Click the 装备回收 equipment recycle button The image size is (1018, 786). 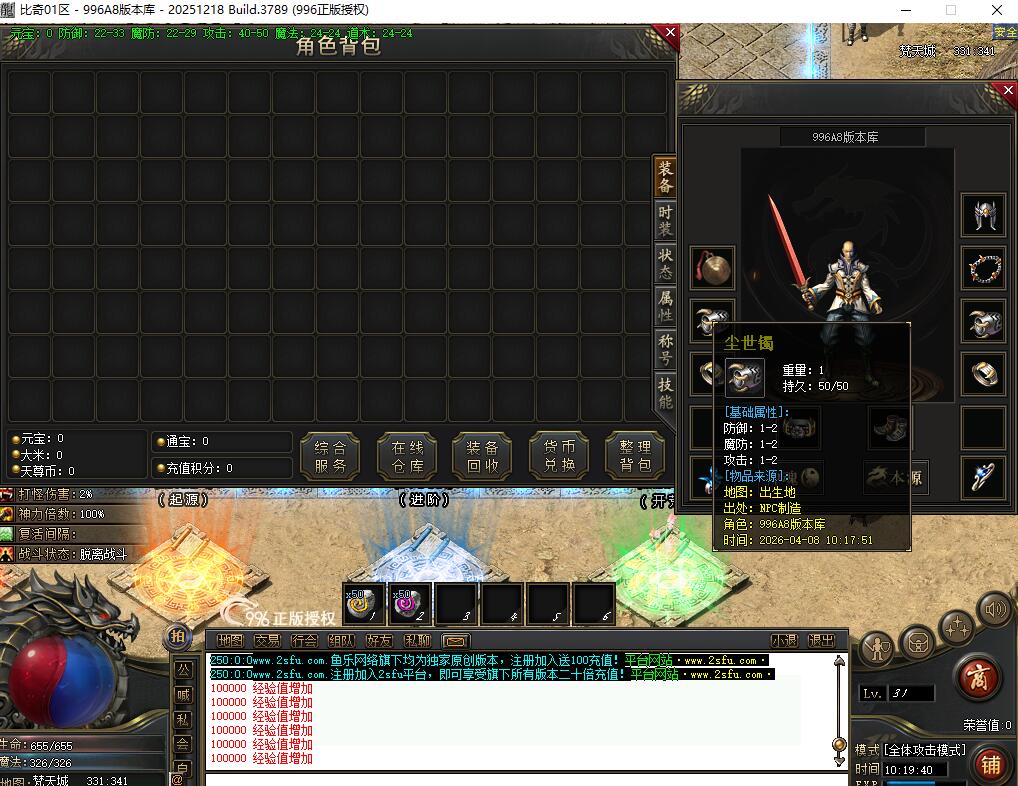[x=482, y=456]
